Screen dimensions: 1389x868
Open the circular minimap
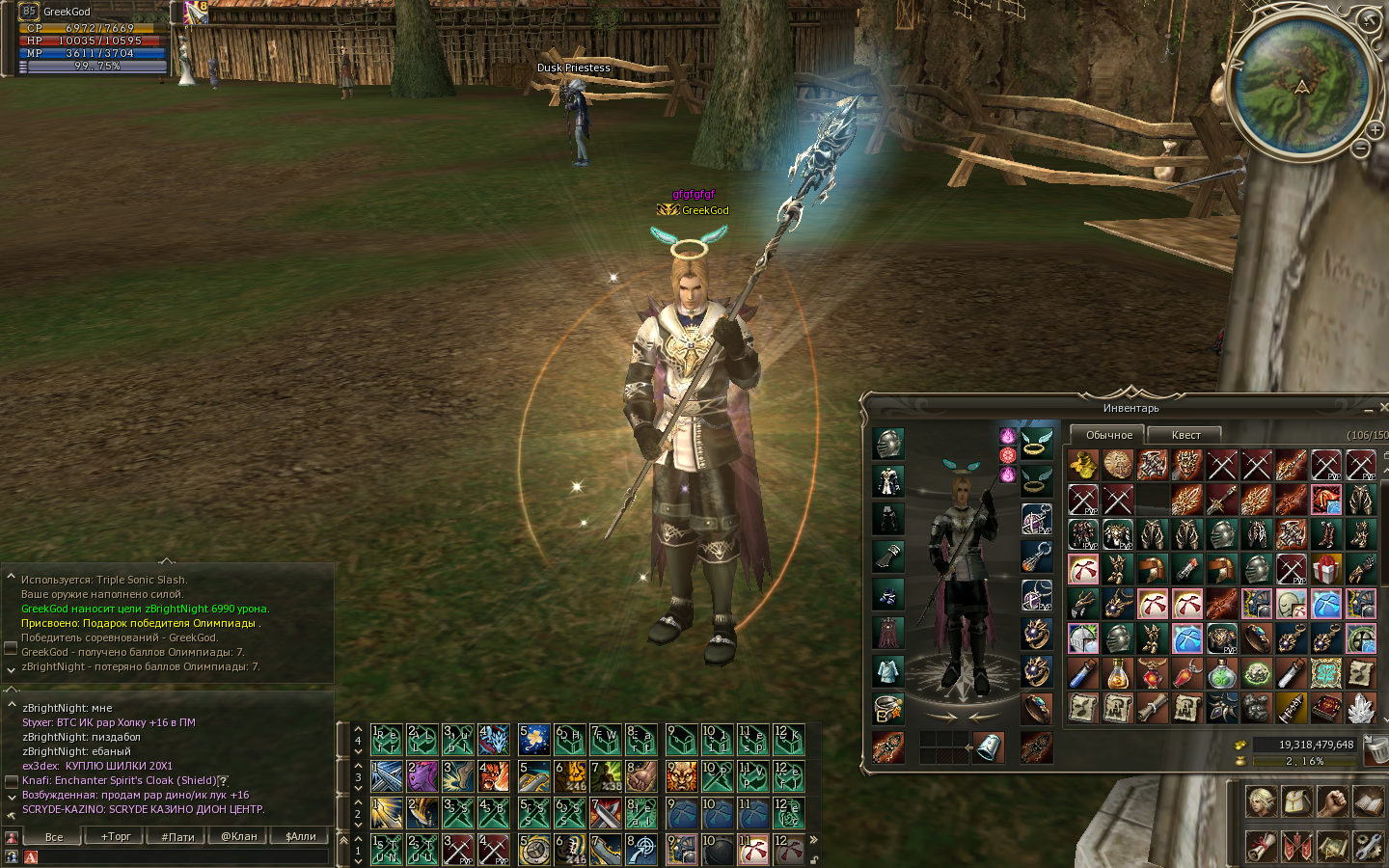pyautogui.click(x=1301, y=85)
